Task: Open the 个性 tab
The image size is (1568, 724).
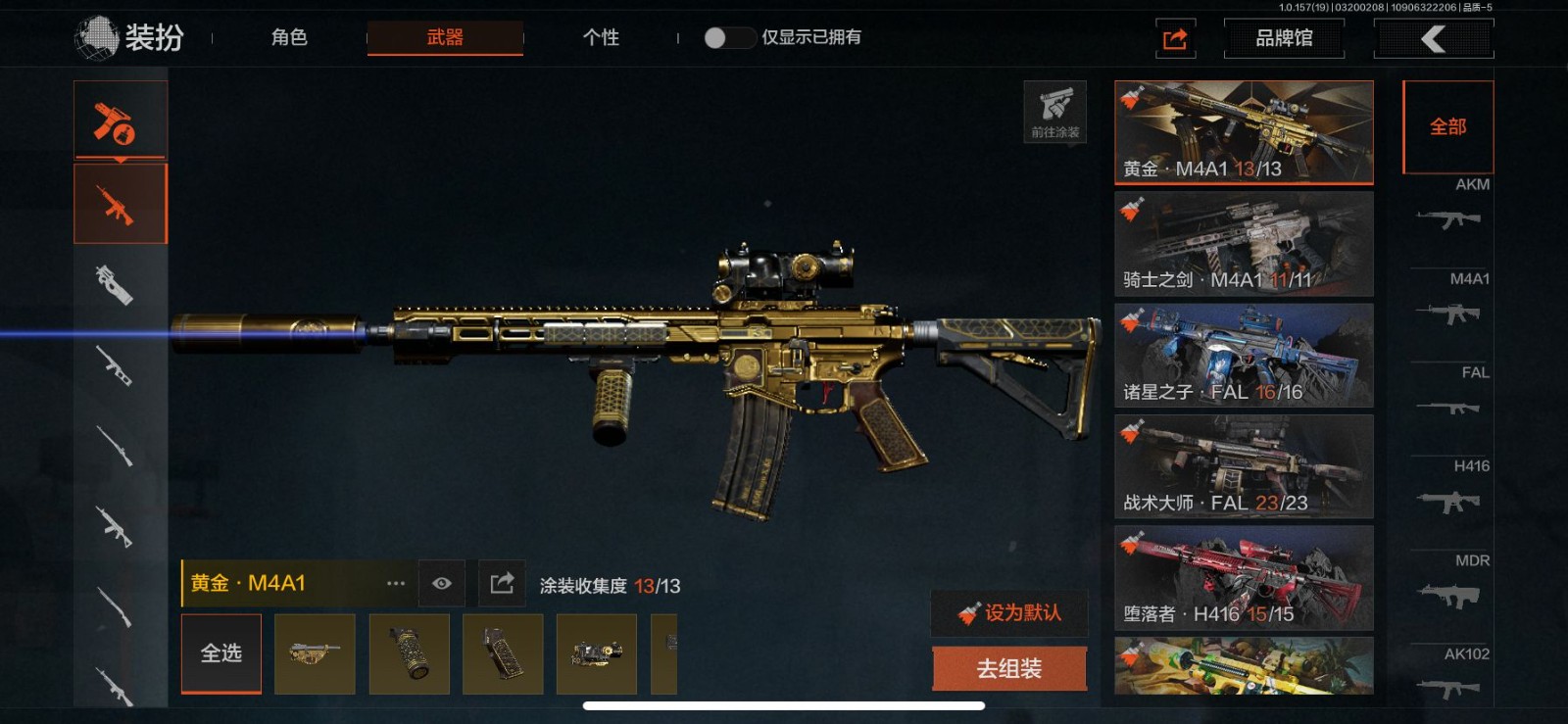Action: click(x=601, y=37)
